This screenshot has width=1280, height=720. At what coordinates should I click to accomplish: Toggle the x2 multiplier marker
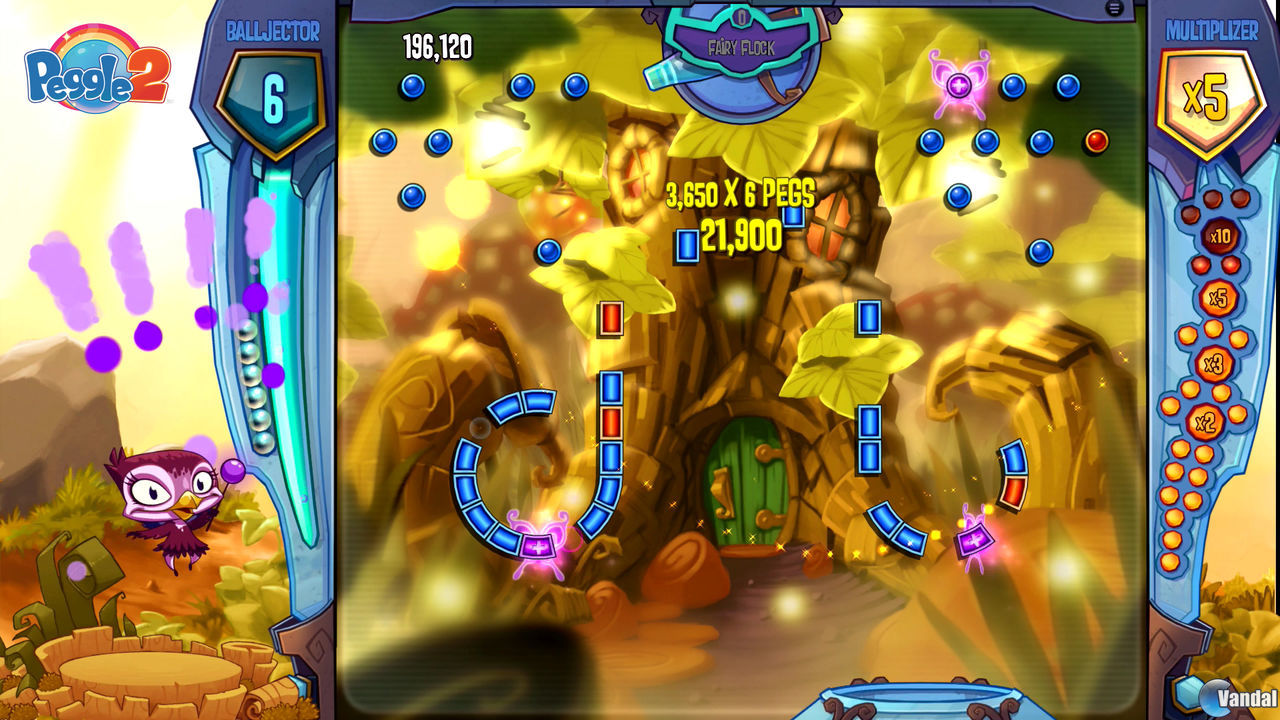pos(1206,423)
